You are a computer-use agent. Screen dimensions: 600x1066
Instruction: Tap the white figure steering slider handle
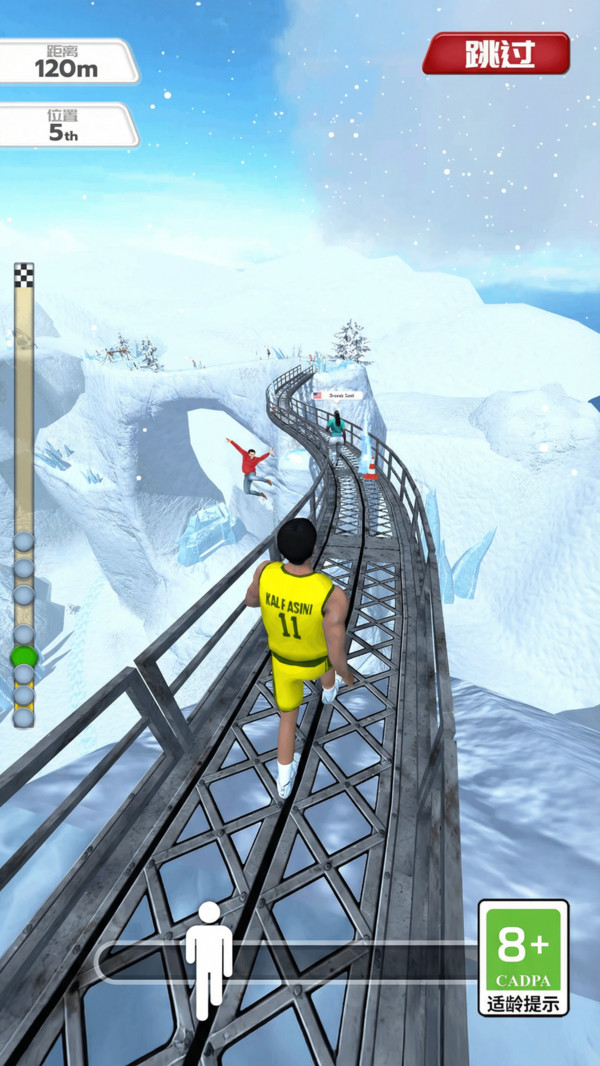(209, 958)
